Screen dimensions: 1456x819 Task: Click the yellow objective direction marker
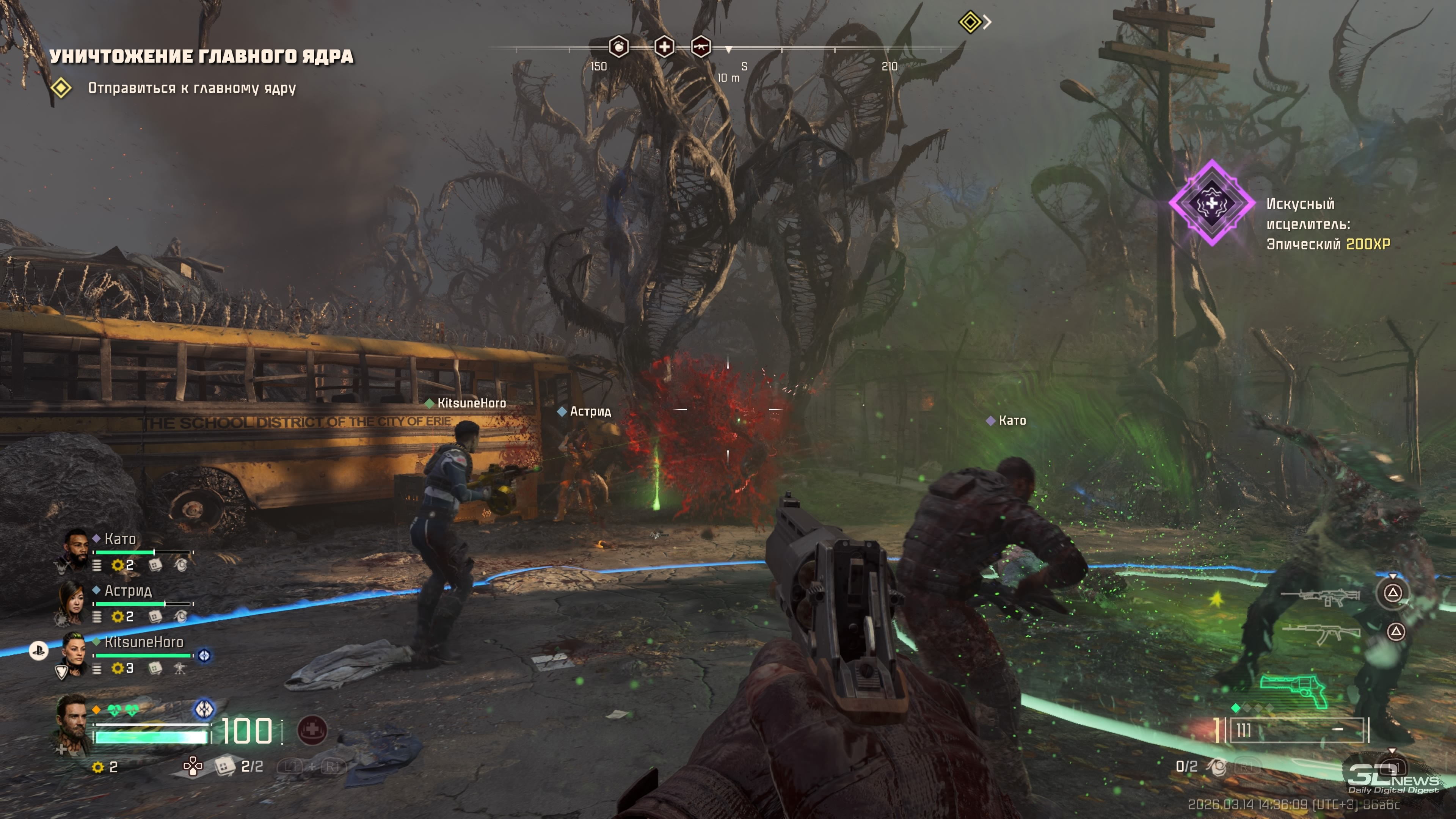coord(970,22)
